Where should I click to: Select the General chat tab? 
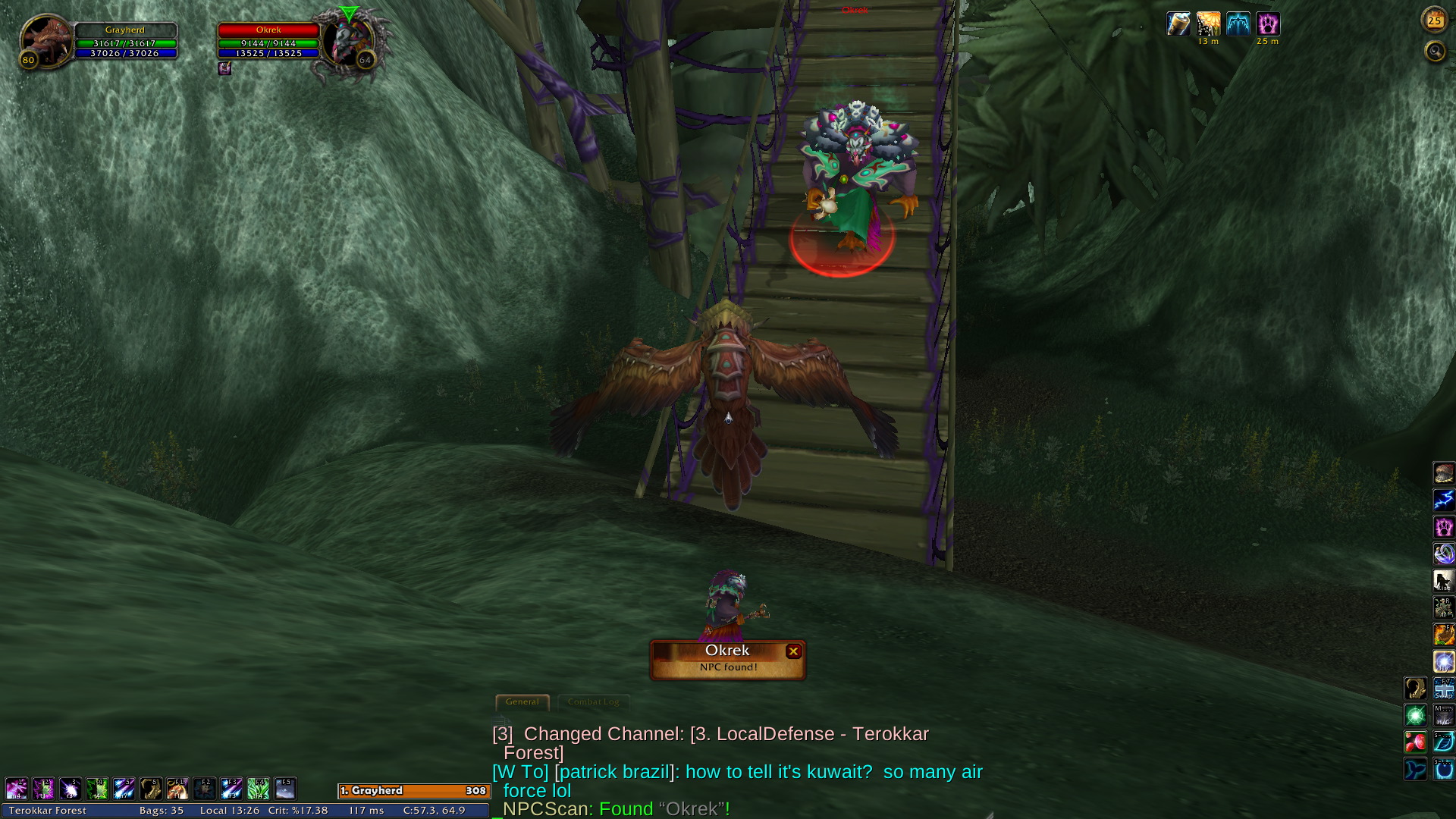click(522, 702)
